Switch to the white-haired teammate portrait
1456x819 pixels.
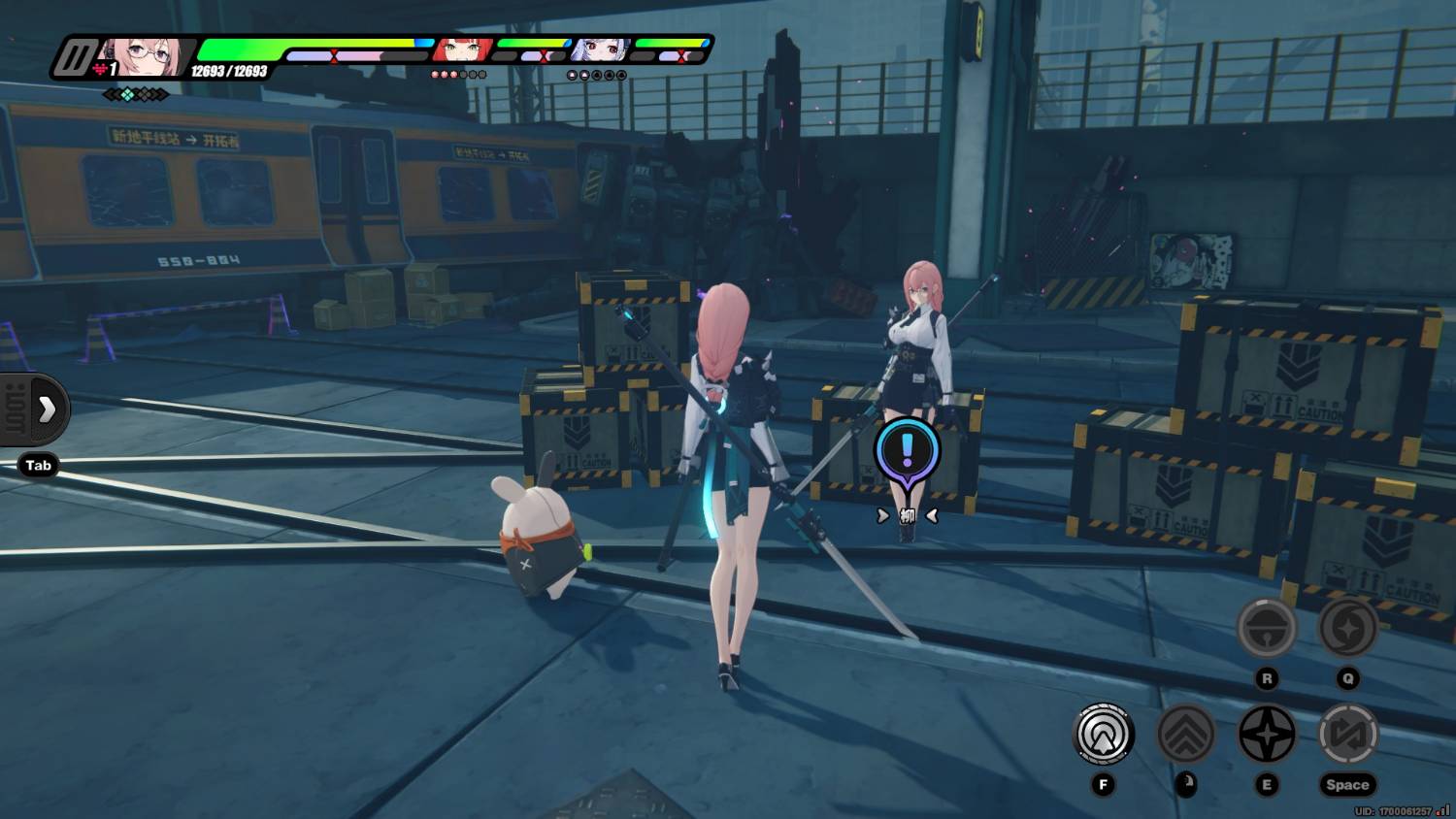pyautogui.click(x=599, y=49)
